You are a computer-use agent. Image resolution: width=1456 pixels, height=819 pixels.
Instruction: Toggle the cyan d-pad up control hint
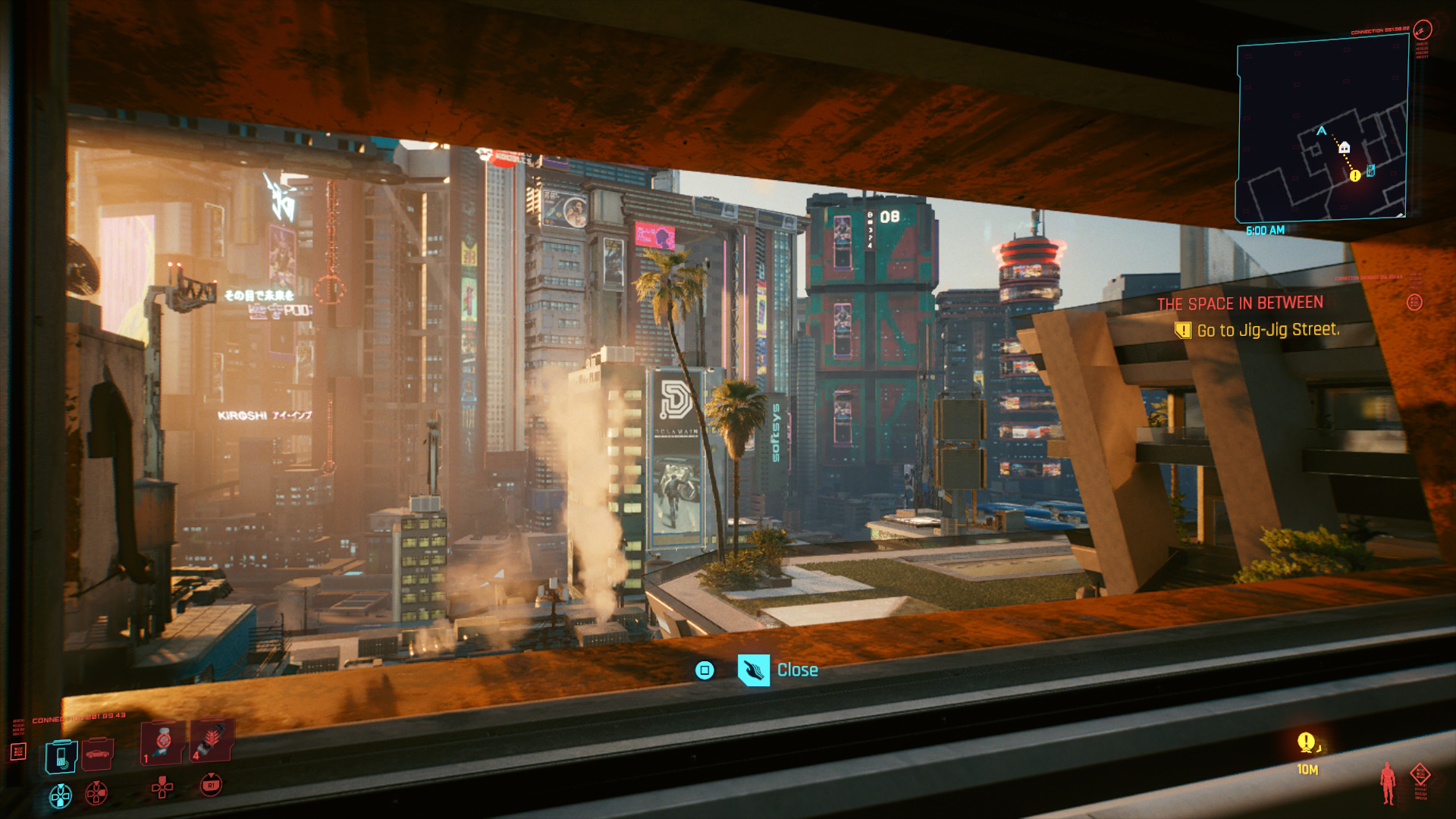(60, 795)
